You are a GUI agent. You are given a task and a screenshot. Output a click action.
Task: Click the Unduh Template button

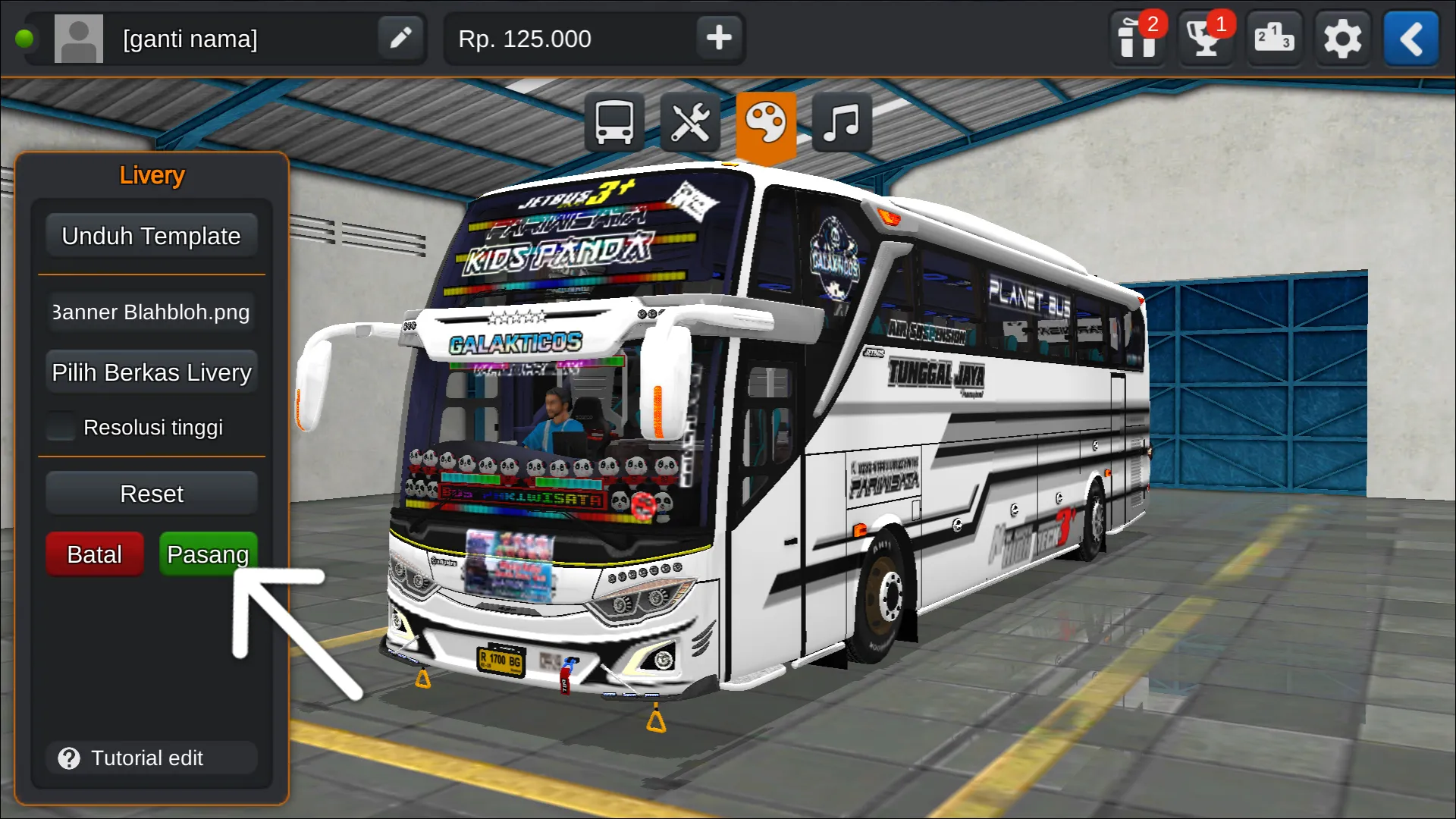click(x=151, y=237)
